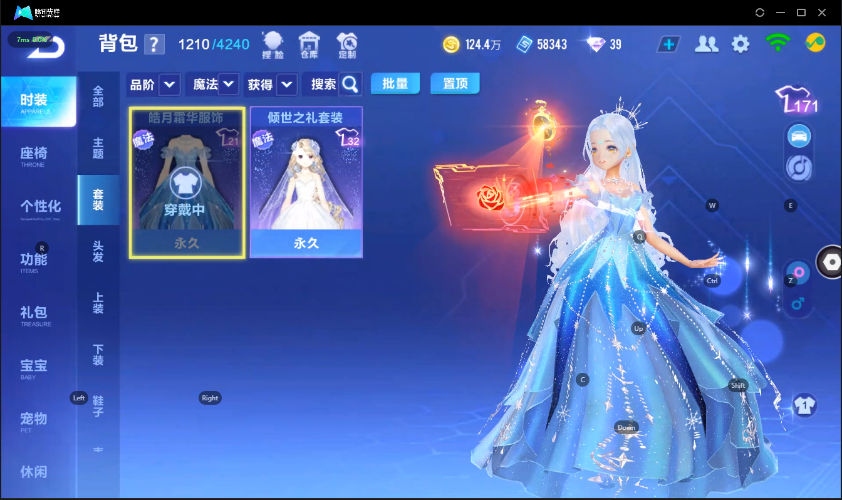Open the question mark help button
Viewport: 842px width, 500px height.
[154, 44]
